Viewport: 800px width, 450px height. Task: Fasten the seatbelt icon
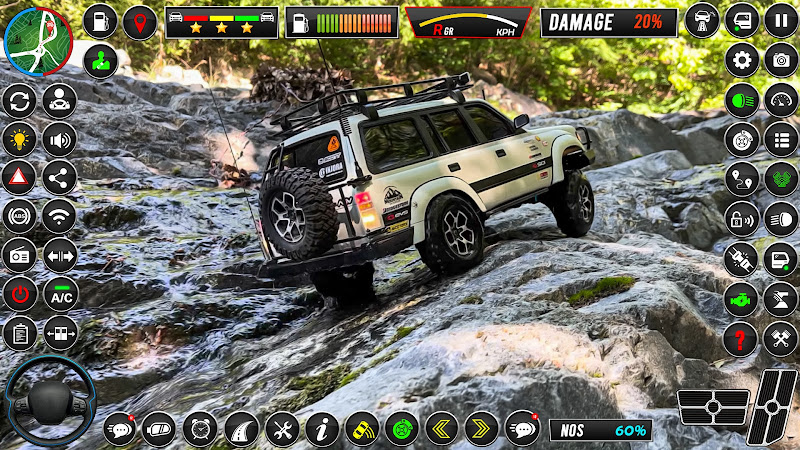tap(742, 259)
